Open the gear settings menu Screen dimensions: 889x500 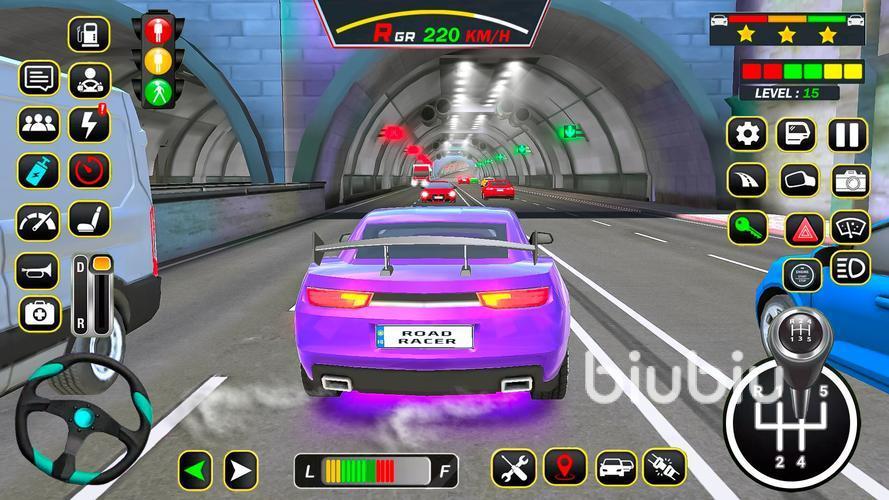(x=746, y=134)
